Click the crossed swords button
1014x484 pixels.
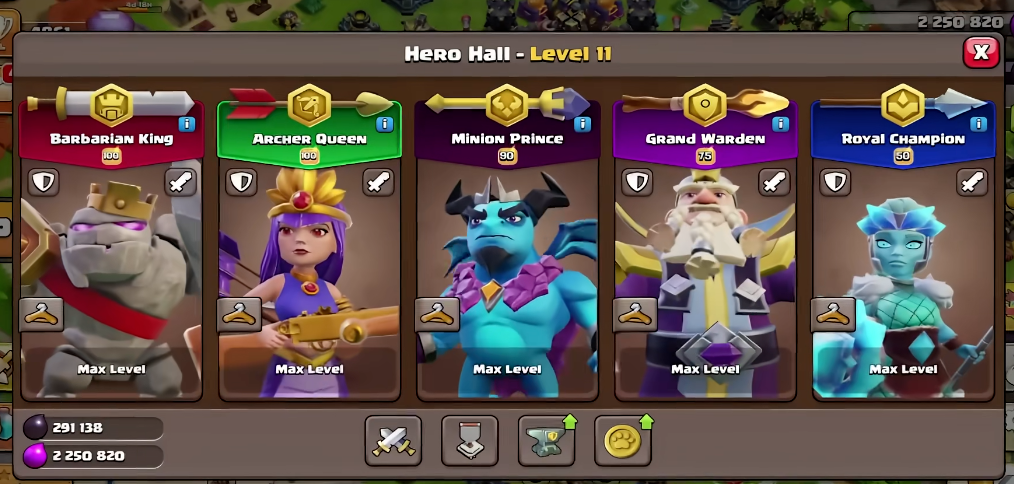click(x=393, y=441)
